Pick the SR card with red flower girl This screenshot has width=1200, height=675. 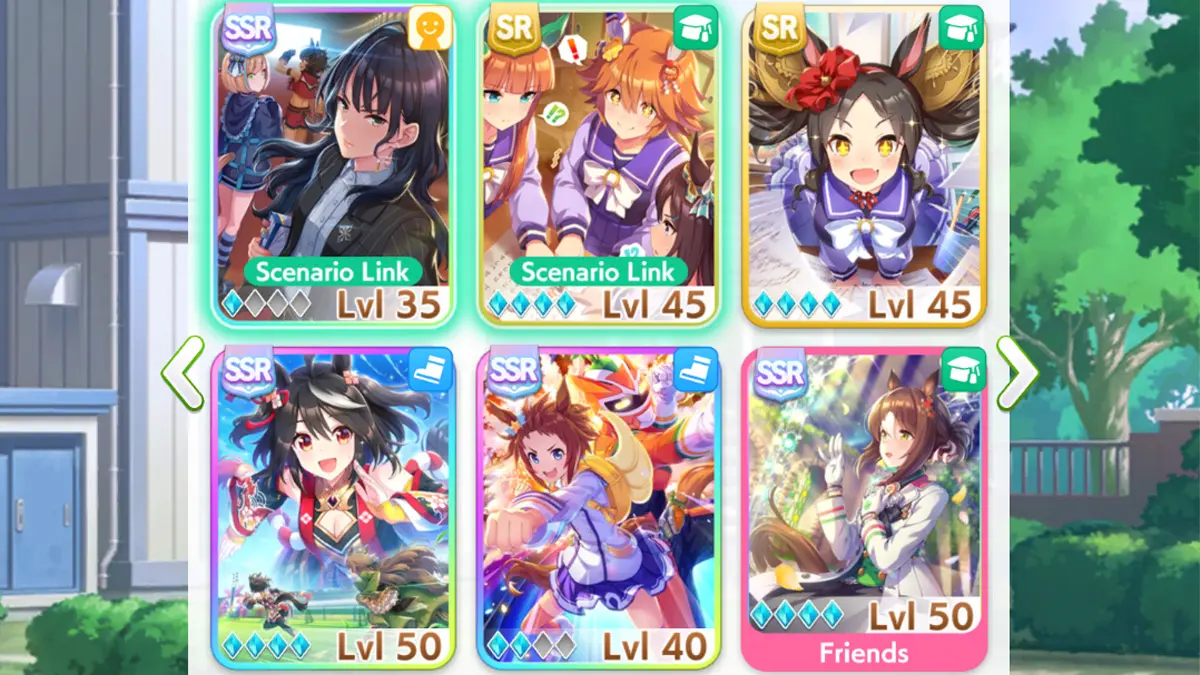click(x=864, y=165)
